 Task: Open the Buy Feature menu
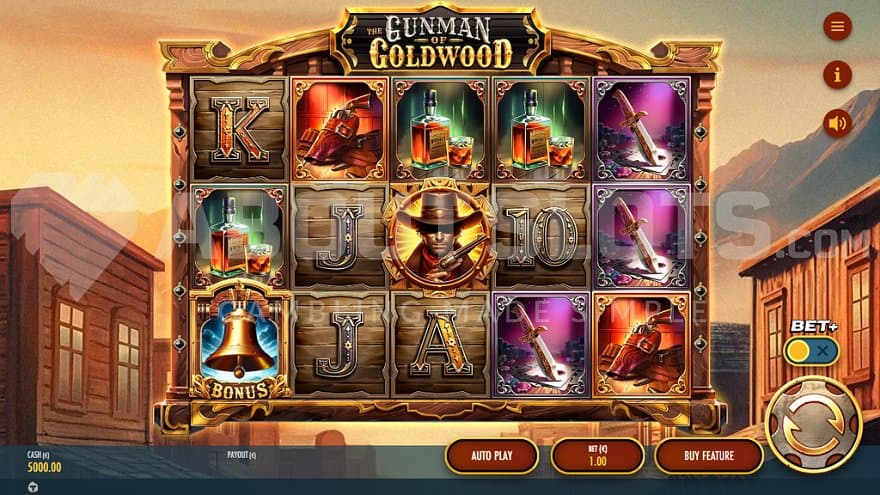coord(709,456)
